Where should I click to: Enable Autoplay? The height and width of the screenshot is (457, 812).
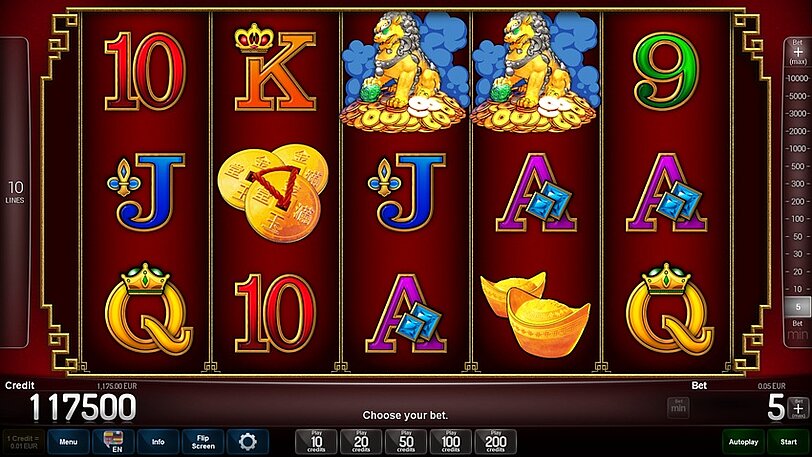743,441
